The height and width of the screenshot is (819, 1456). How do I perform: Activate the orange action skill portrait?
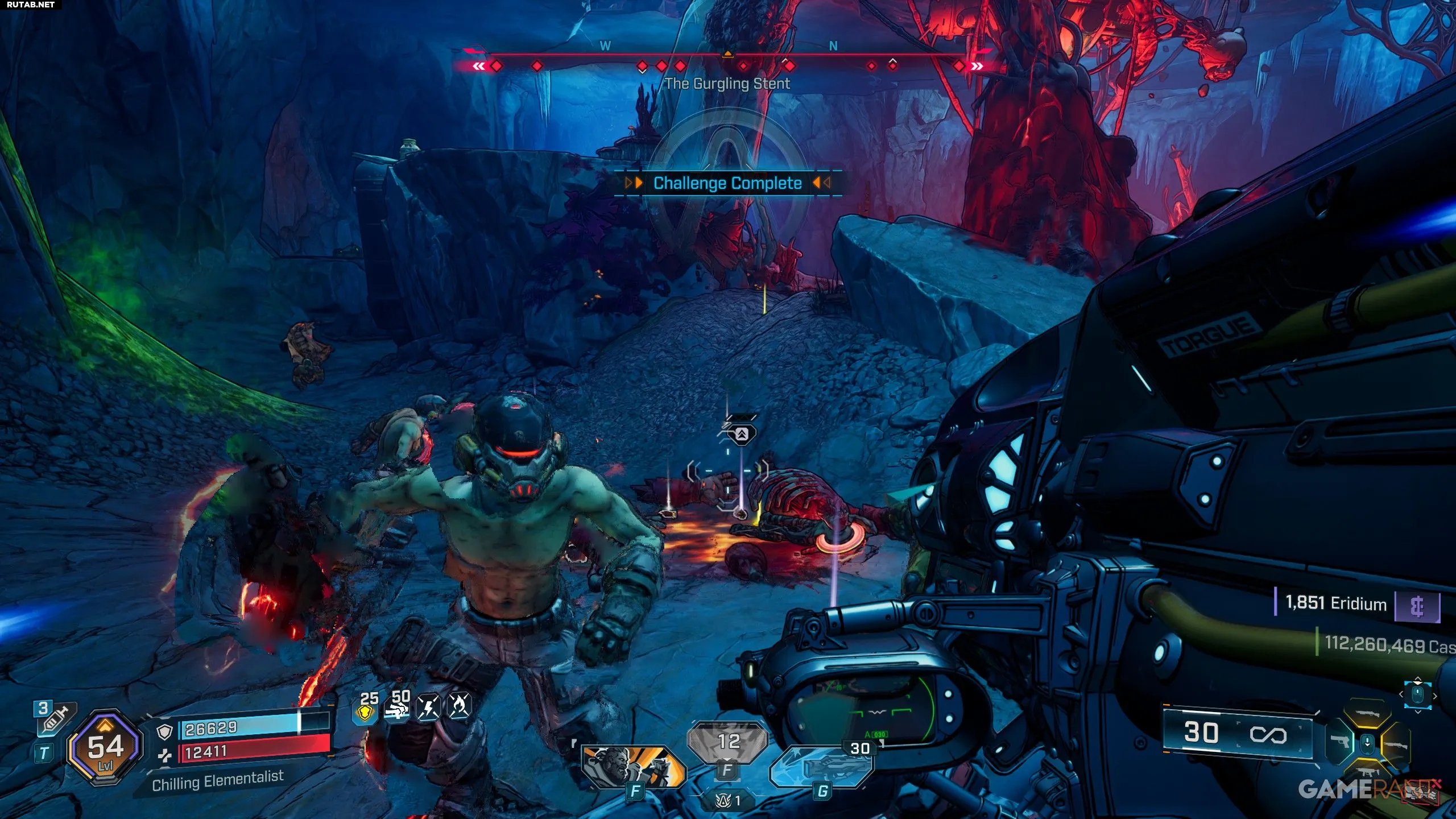pyautogui.click(x=633, y=766)
